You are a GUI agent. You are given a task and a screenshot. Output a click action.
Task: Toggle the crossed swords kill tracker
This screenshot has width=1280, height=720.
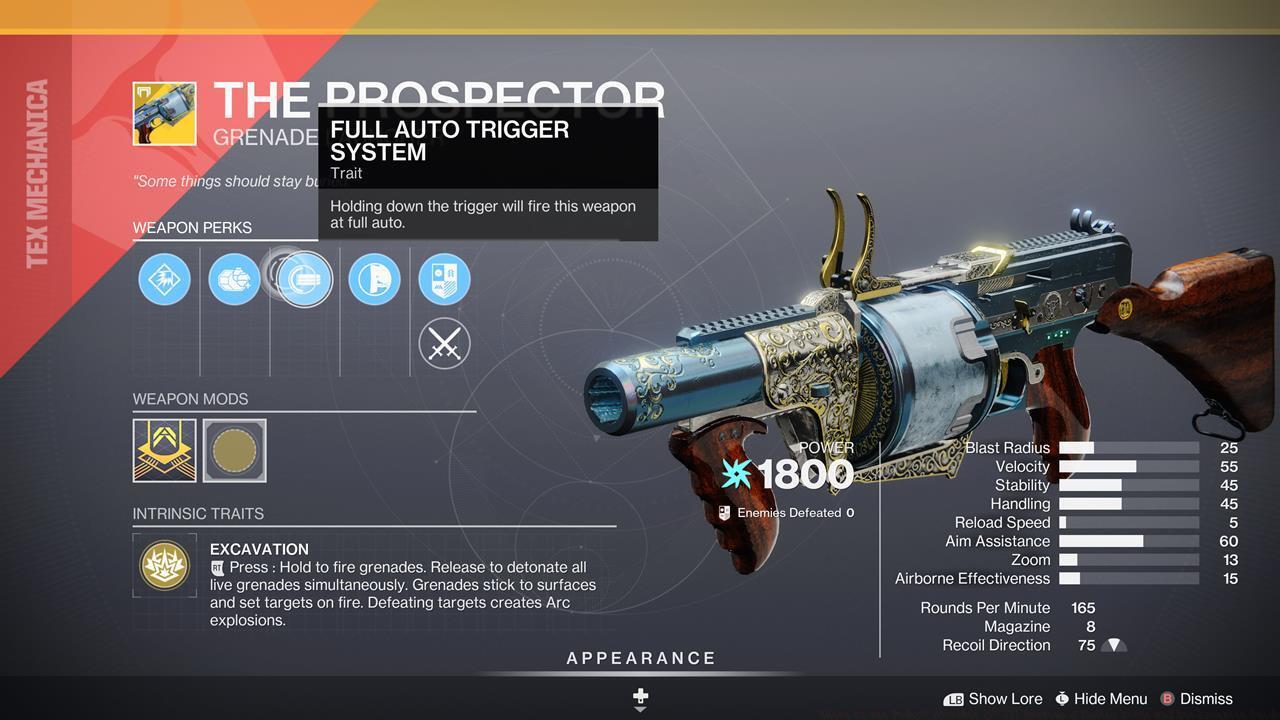pos(444,343)
